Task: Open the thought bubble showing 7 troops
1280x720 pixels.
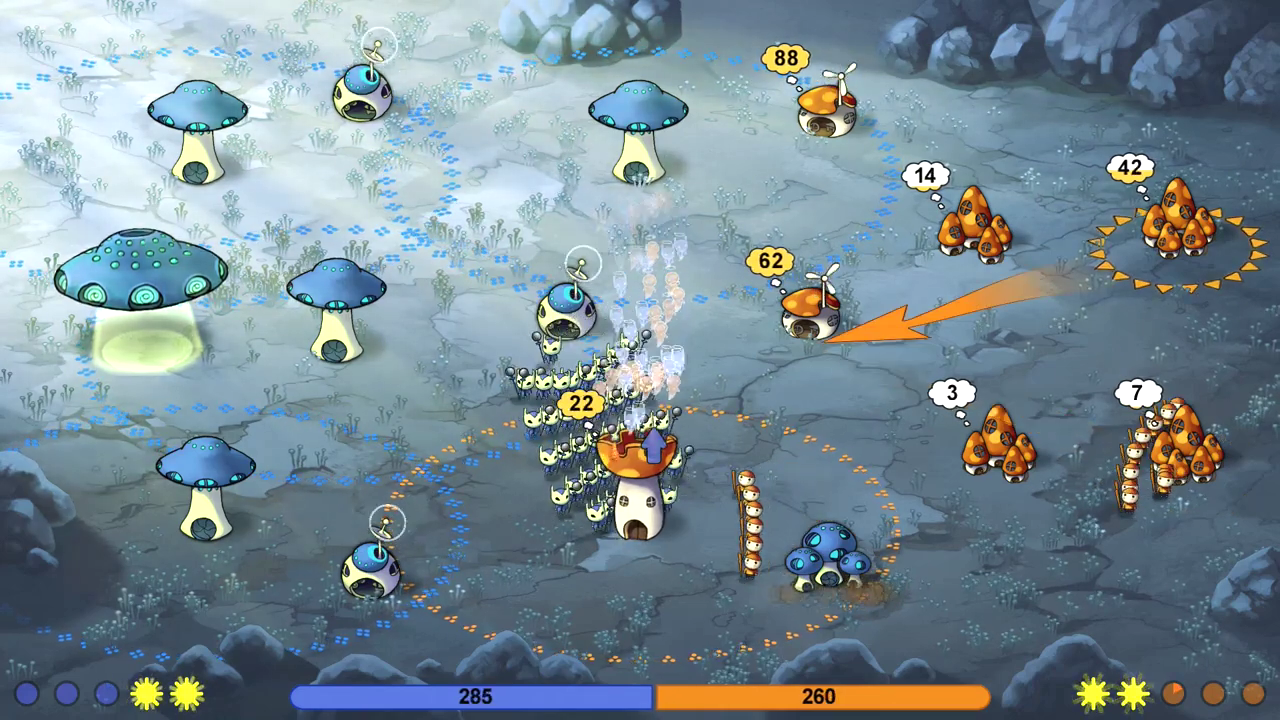Action: (1136, 393)
